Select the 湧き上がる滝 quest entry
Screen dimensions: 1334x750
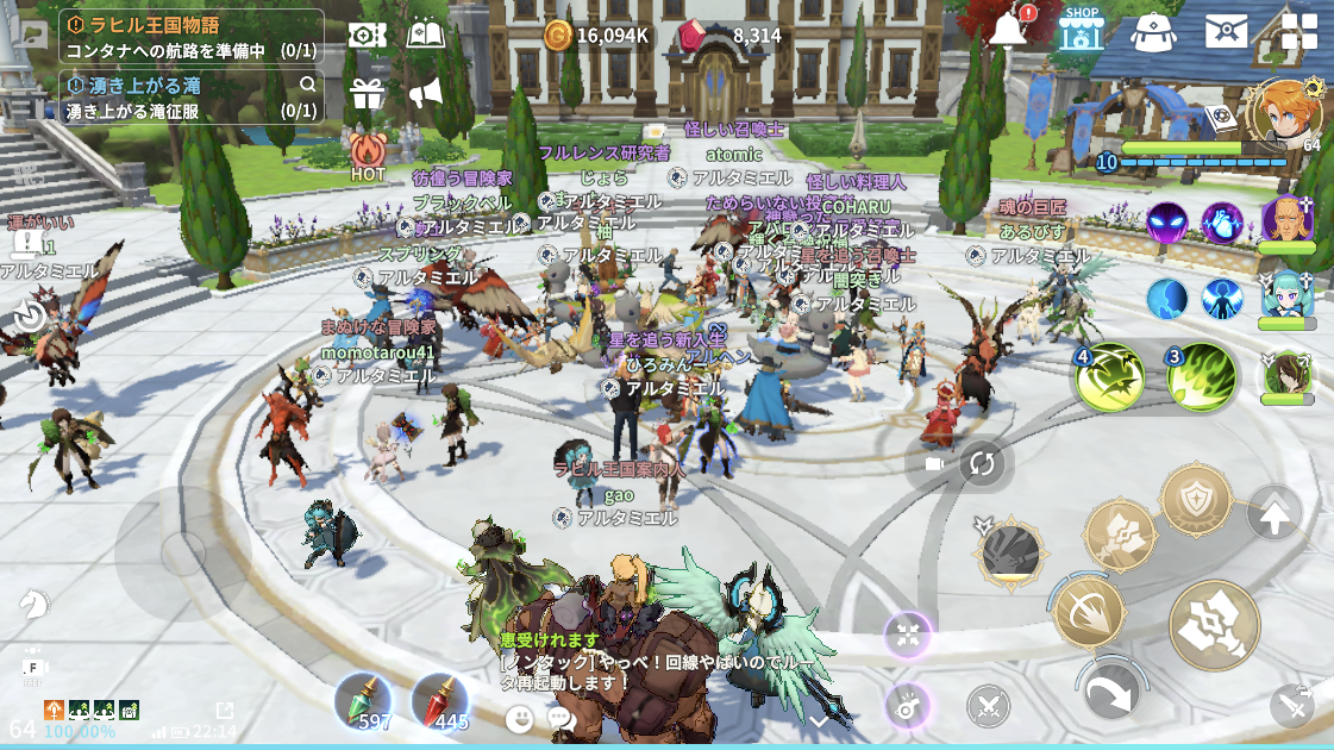click(191, 97)
